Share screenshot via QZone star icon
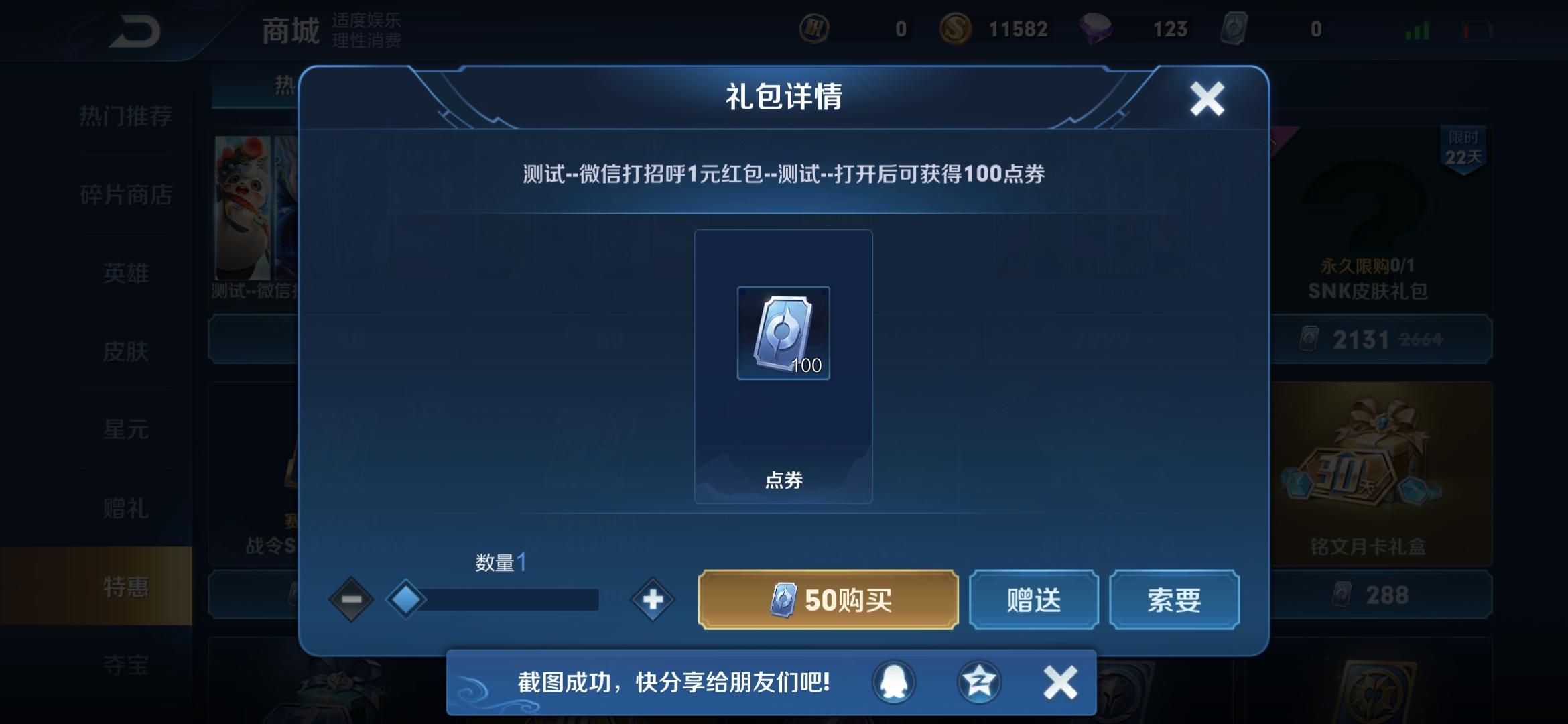The width and height of the screenshot is (1568, 724). [980, 680]
